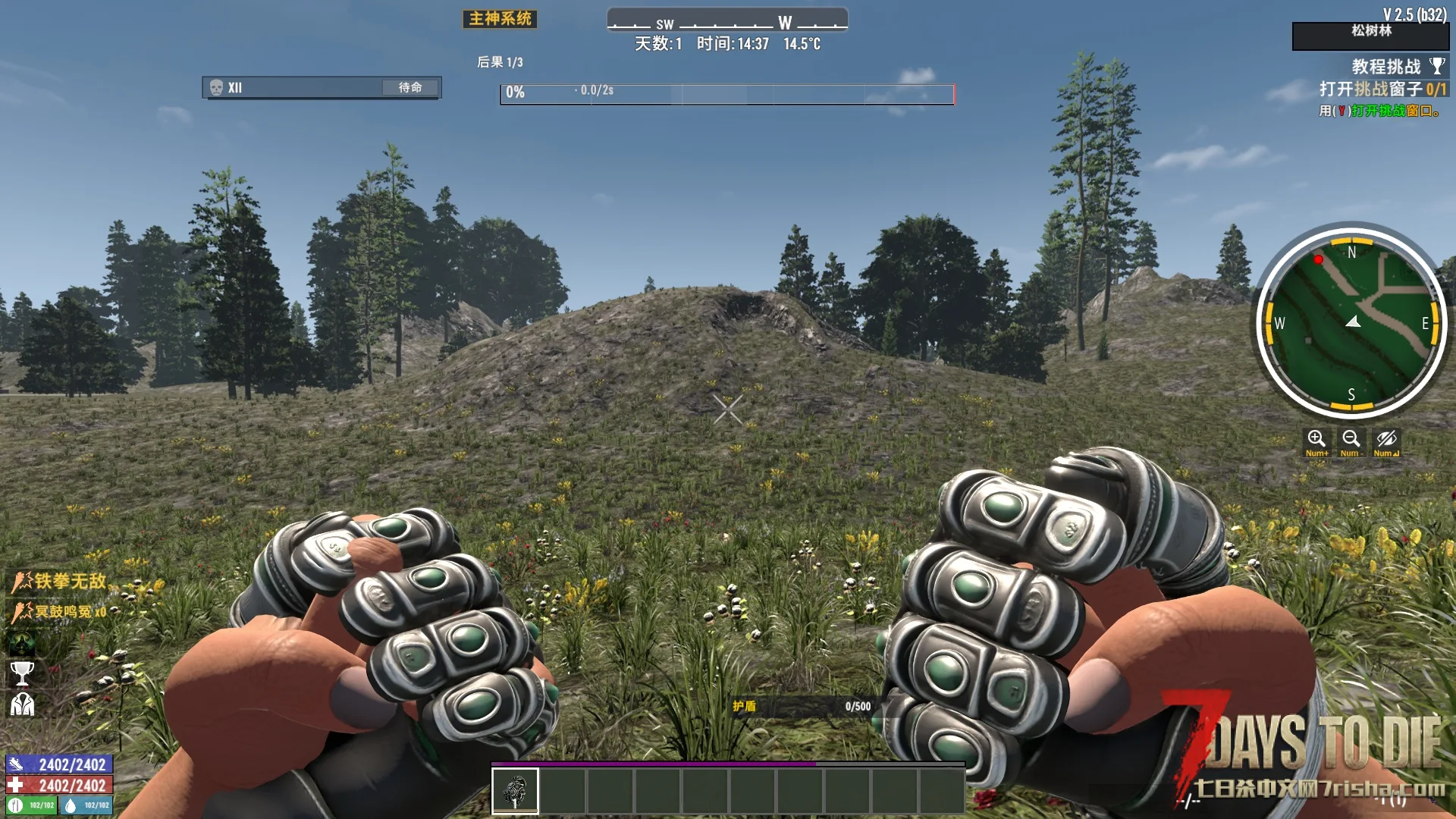Select the red marker on the minimap
The image size is (1456, 819).
(x=1319, y=260)
